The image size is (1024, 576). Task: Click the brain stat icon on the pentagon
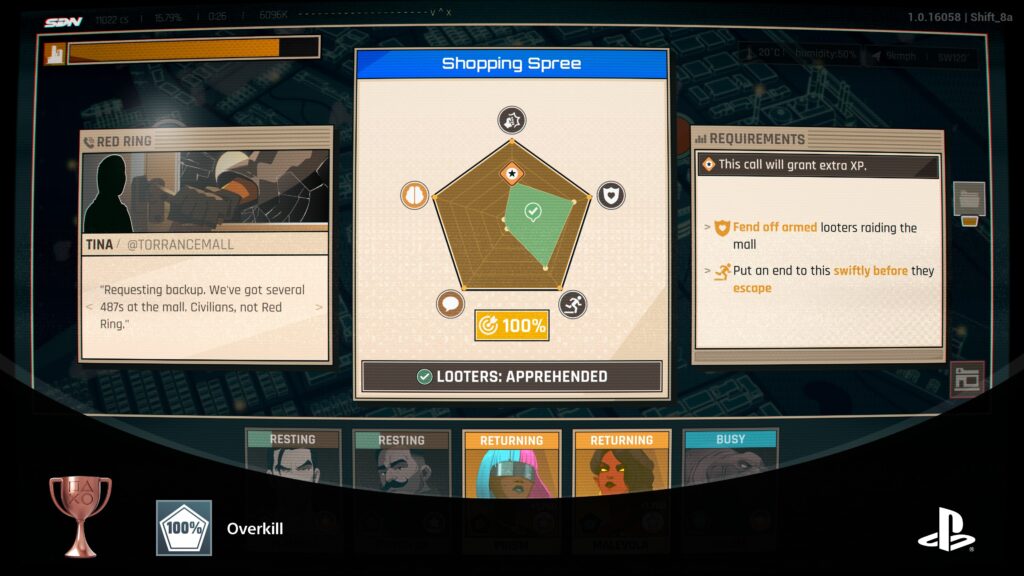(x=414, y=195)
